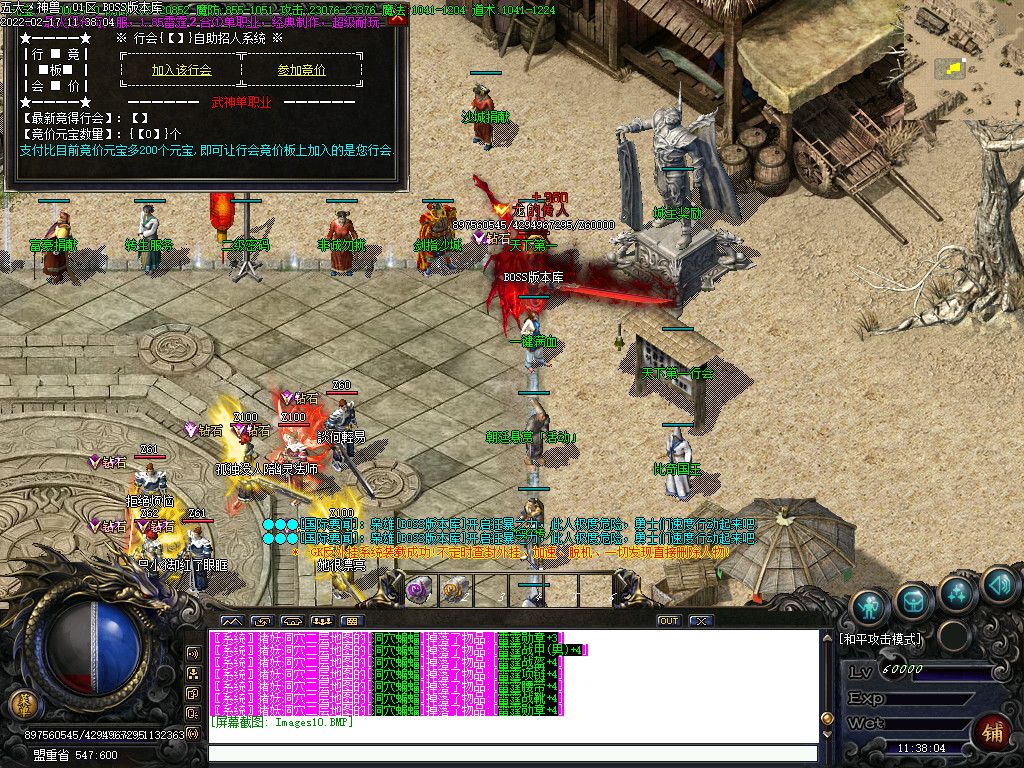Image resolution: width=1024 pixels, height=768 pixels.
Task: Open the bag inventory icon
Action: [914, 601]
